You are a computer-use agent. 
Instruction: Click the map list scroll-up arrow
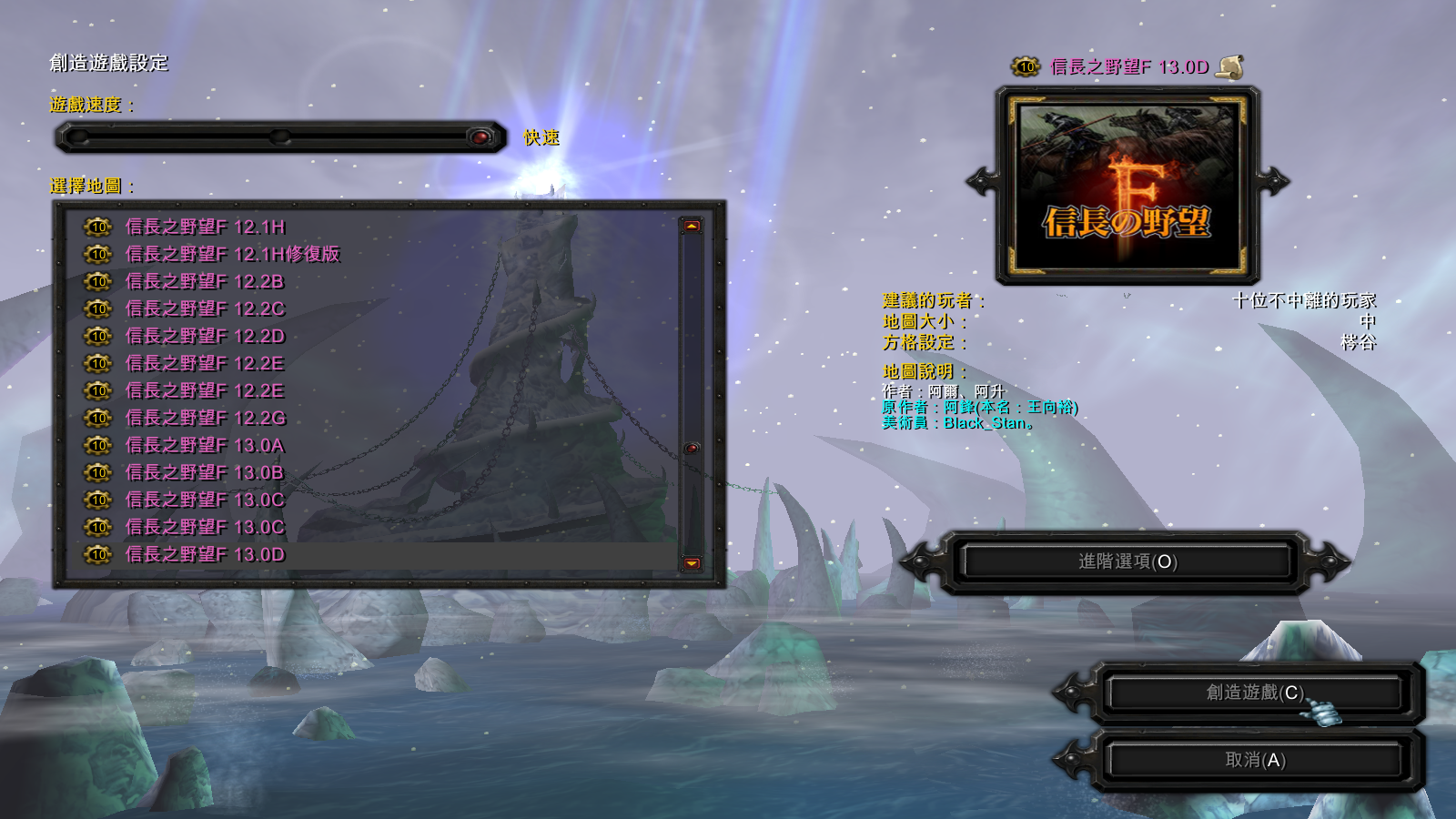(692, 226)
